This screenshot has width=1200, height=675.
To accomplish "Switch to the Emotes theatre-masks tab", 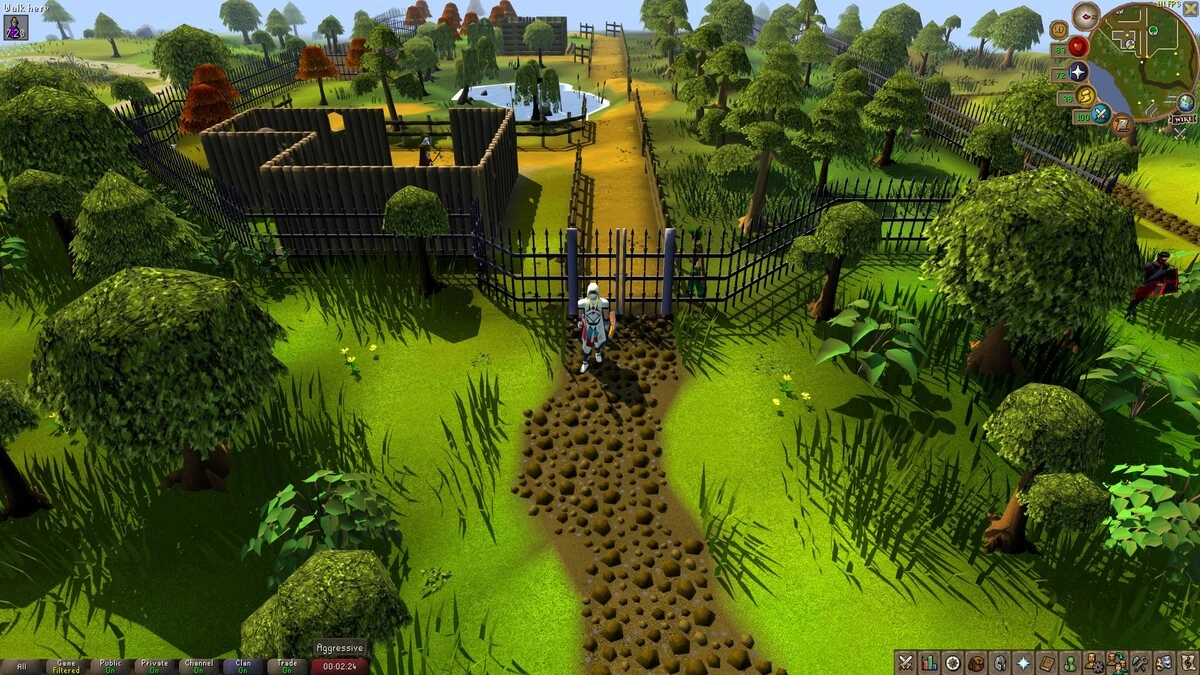I will [1163, 662].
